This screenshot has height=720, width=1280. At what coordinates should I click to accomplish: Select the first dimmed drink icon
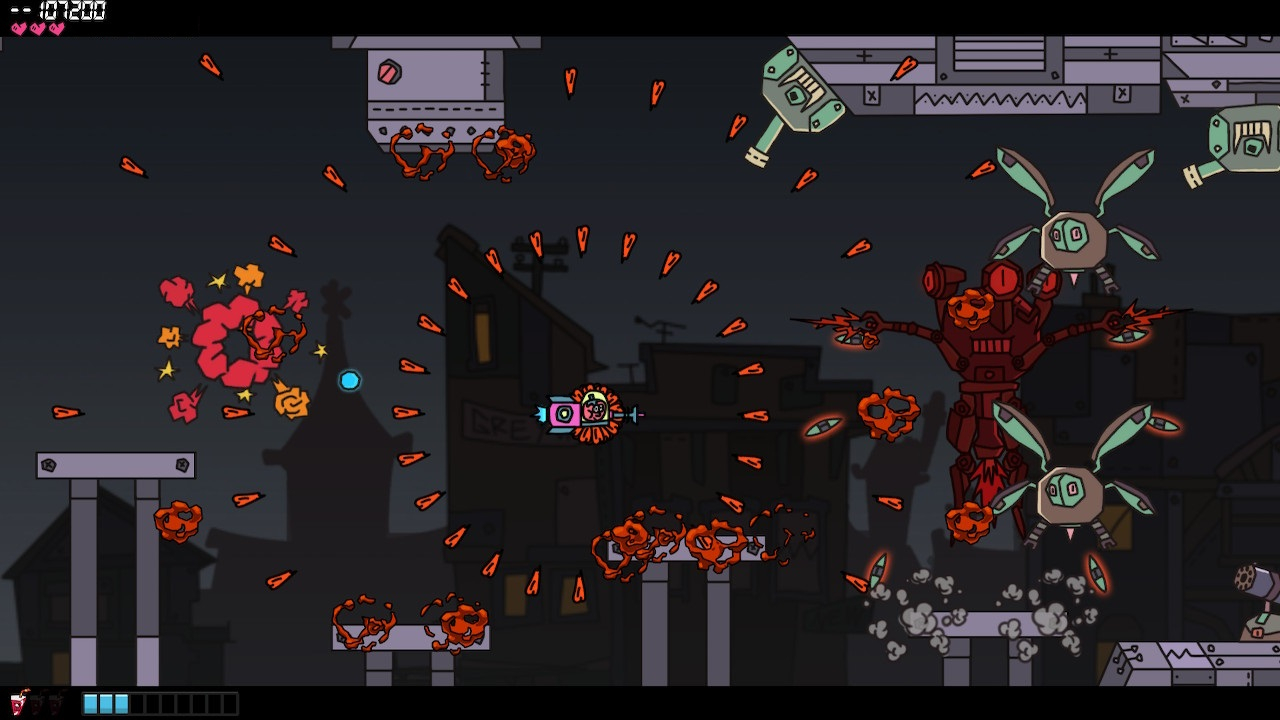tap(37, 706)
